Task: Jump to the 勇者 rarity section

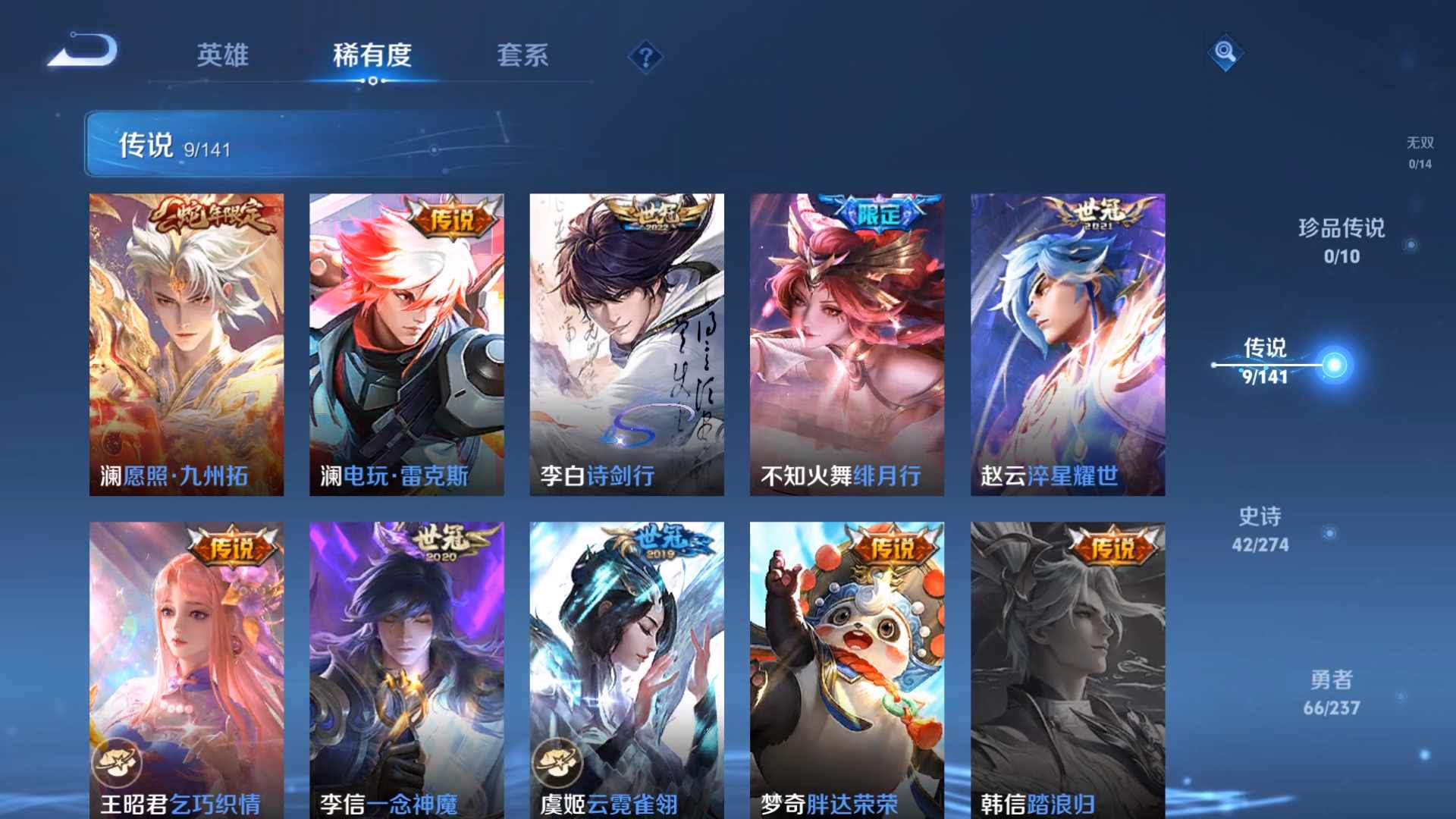Action: tap(1332, 692)
